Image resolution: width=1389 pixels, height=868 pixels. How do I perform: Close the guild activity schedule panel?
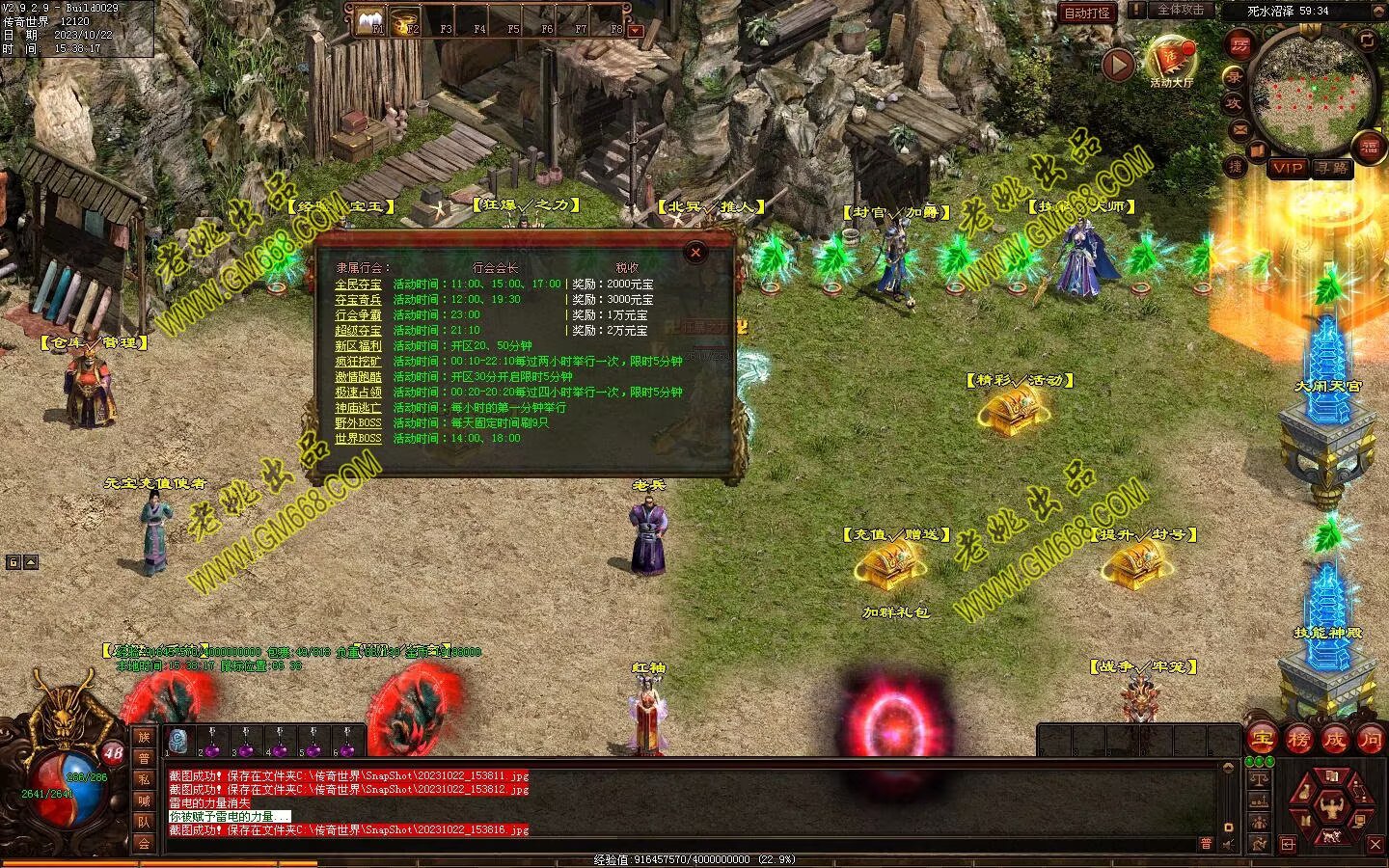(x=695, y=253)
